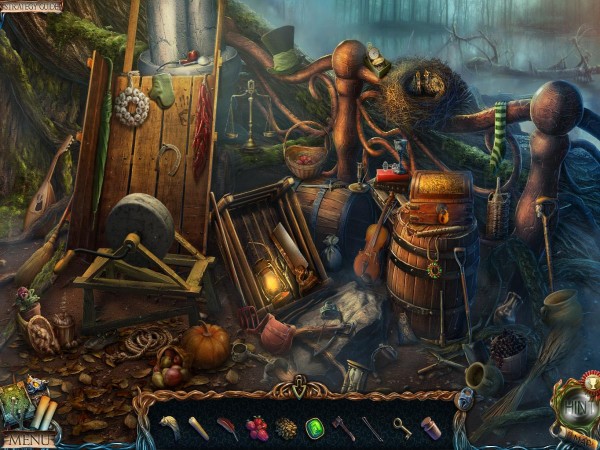Viewport: 600px width, 450px height.
Task: Pick the raspberries from inventory
Action: click(257, 428)
